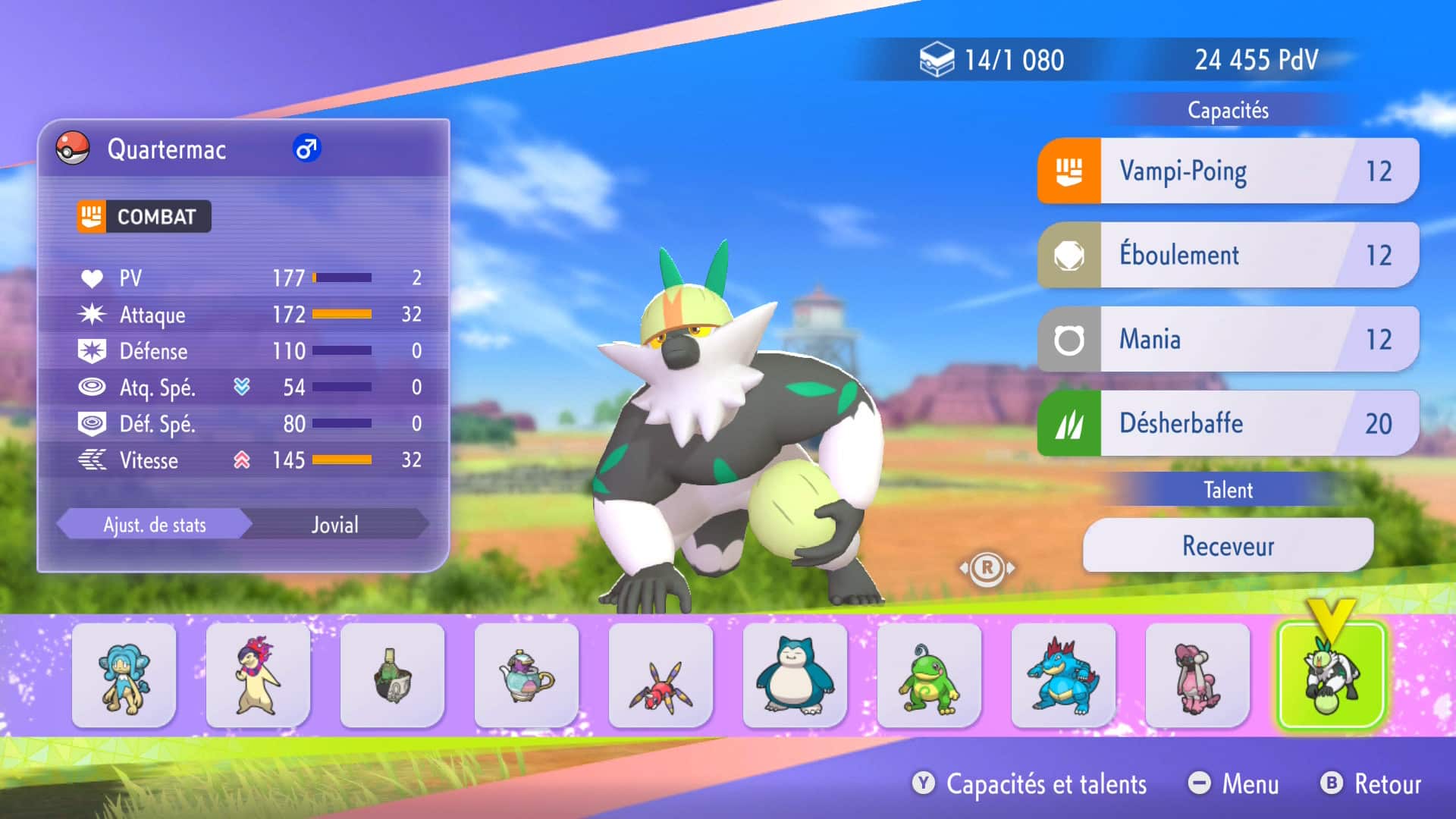Click the Rock-type icon next to Éboulement
This screenshot has height=819, width=1456.
[x=1070, y=255]
